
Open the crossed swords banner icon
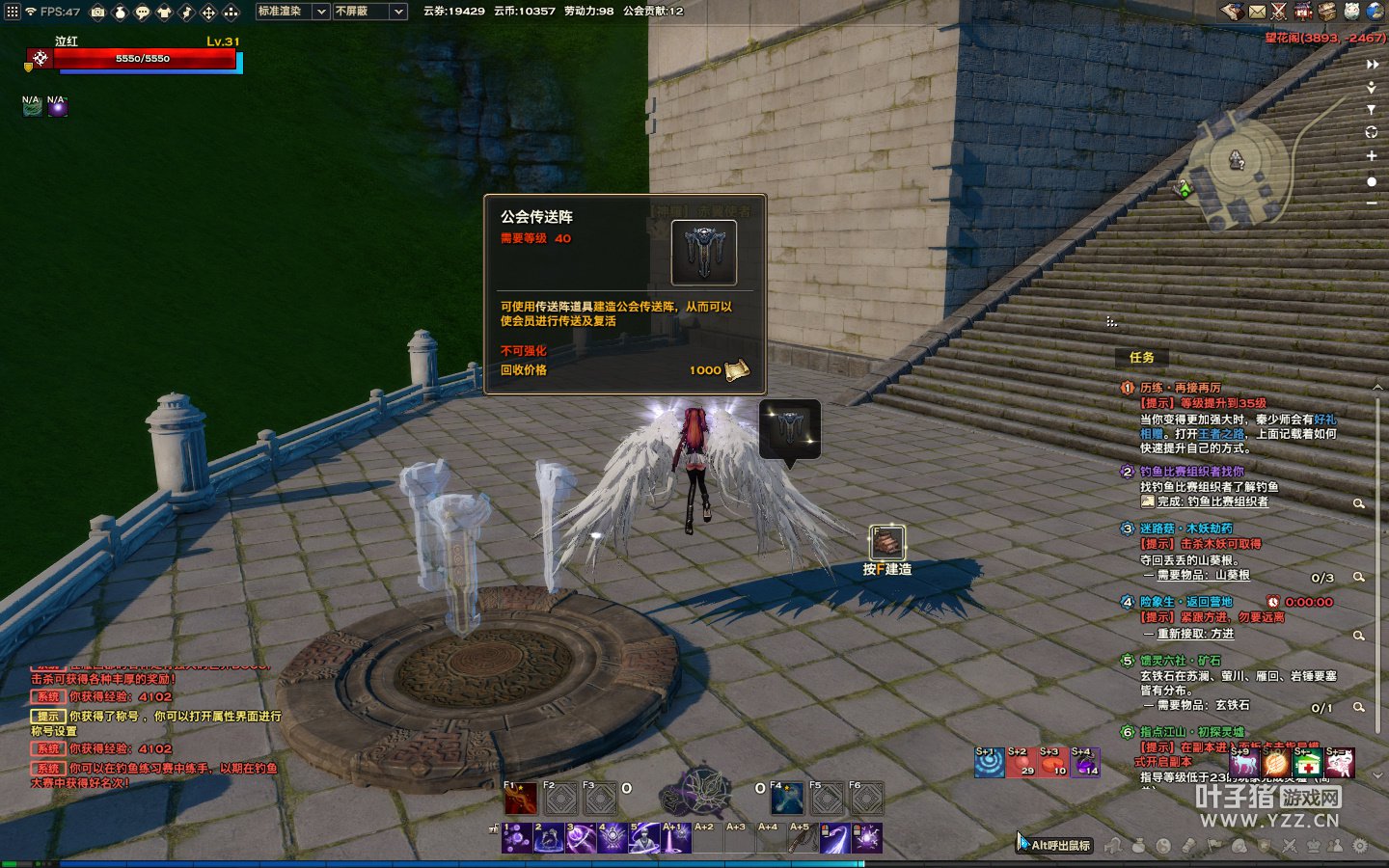pos(1279,12)
